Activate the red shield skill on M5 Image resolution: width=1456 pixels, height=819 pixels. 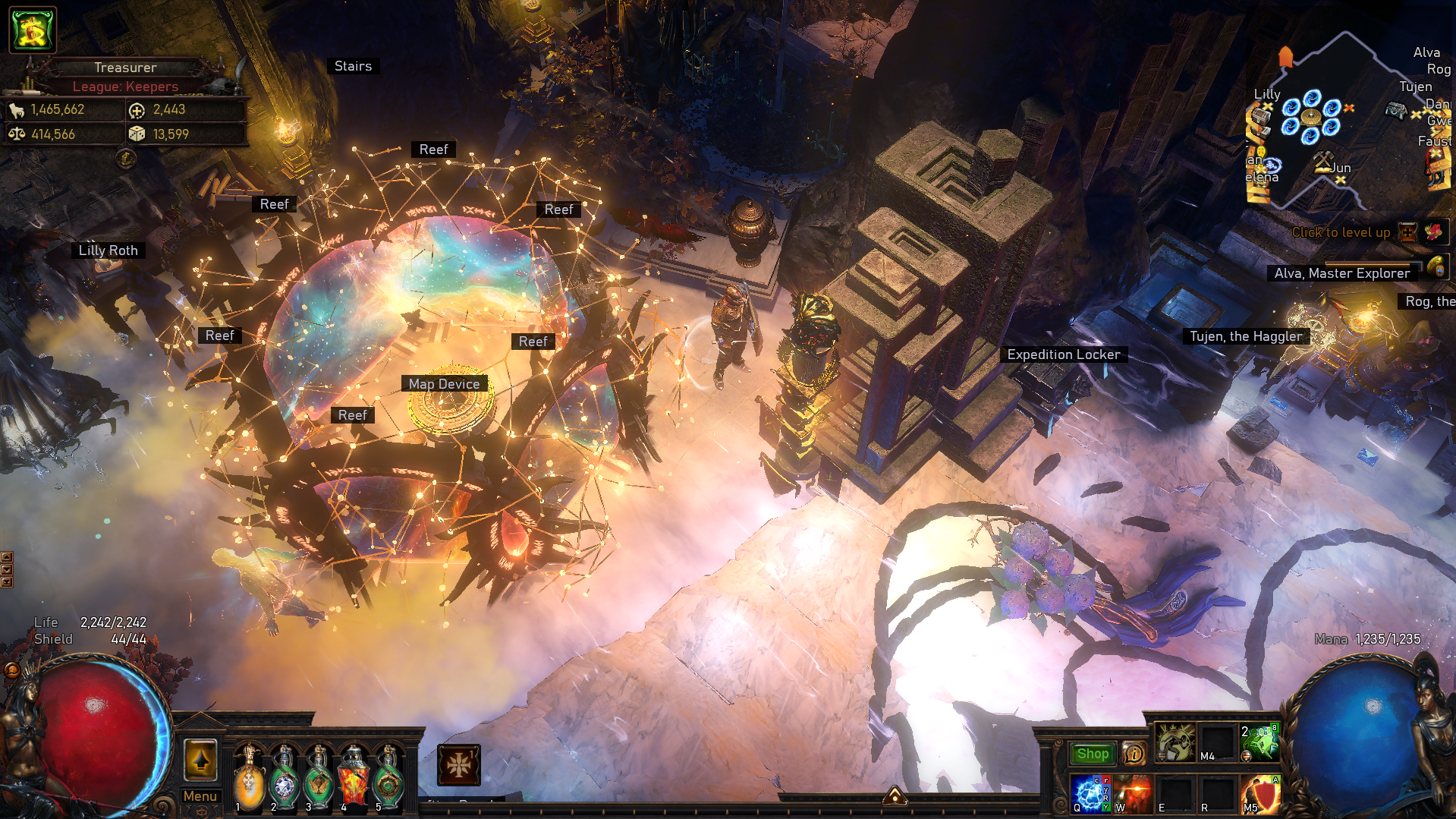click(1260, 794)
